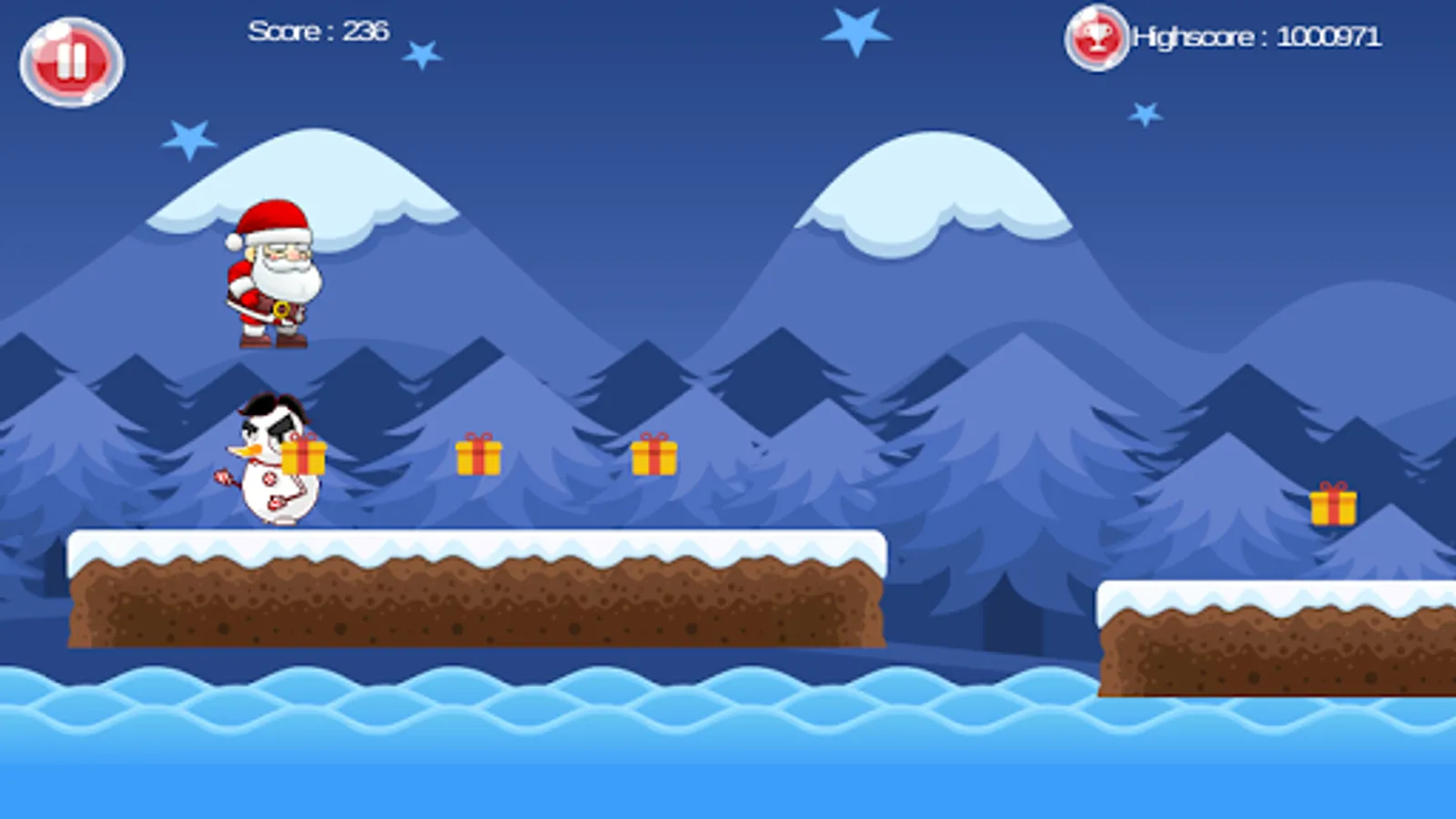Image resolution: width=1456 pixels, height=819 pixels.
Task: Click the gift near Santa's platform edge
Action: tap(653, 457)
